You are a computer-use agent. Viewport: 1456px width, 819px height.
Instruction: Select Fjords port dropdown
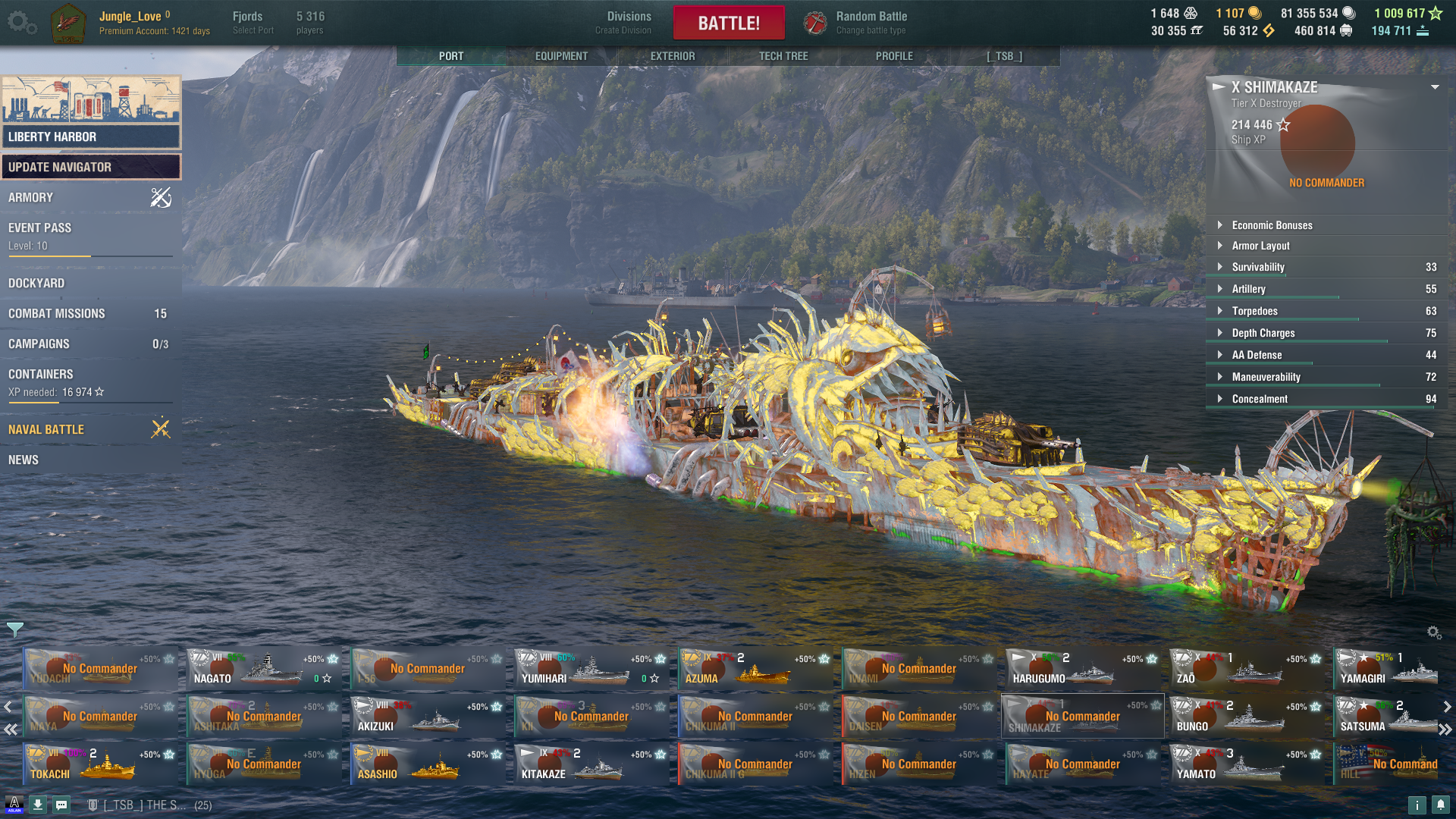253,23
